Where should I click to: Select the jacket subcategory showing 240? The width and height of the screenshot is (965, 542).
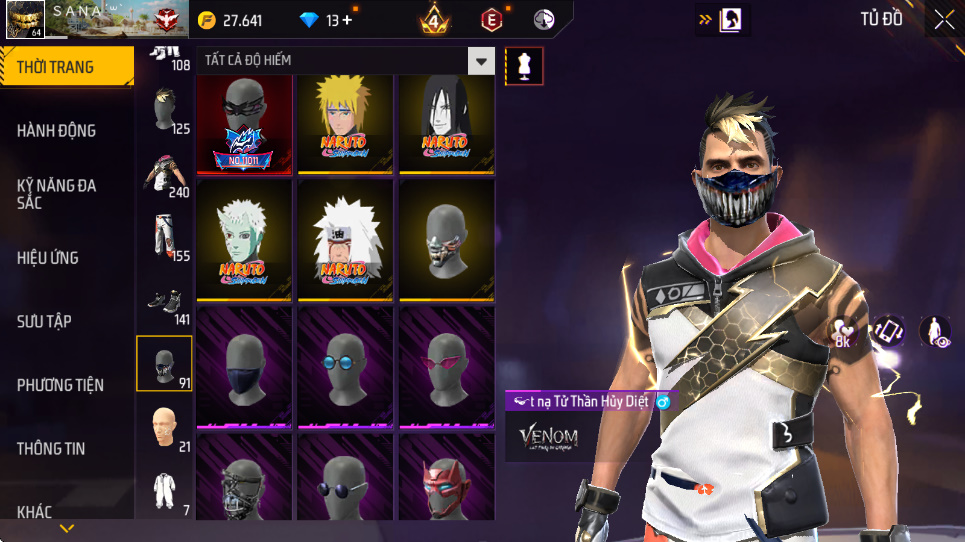(164, 174)
